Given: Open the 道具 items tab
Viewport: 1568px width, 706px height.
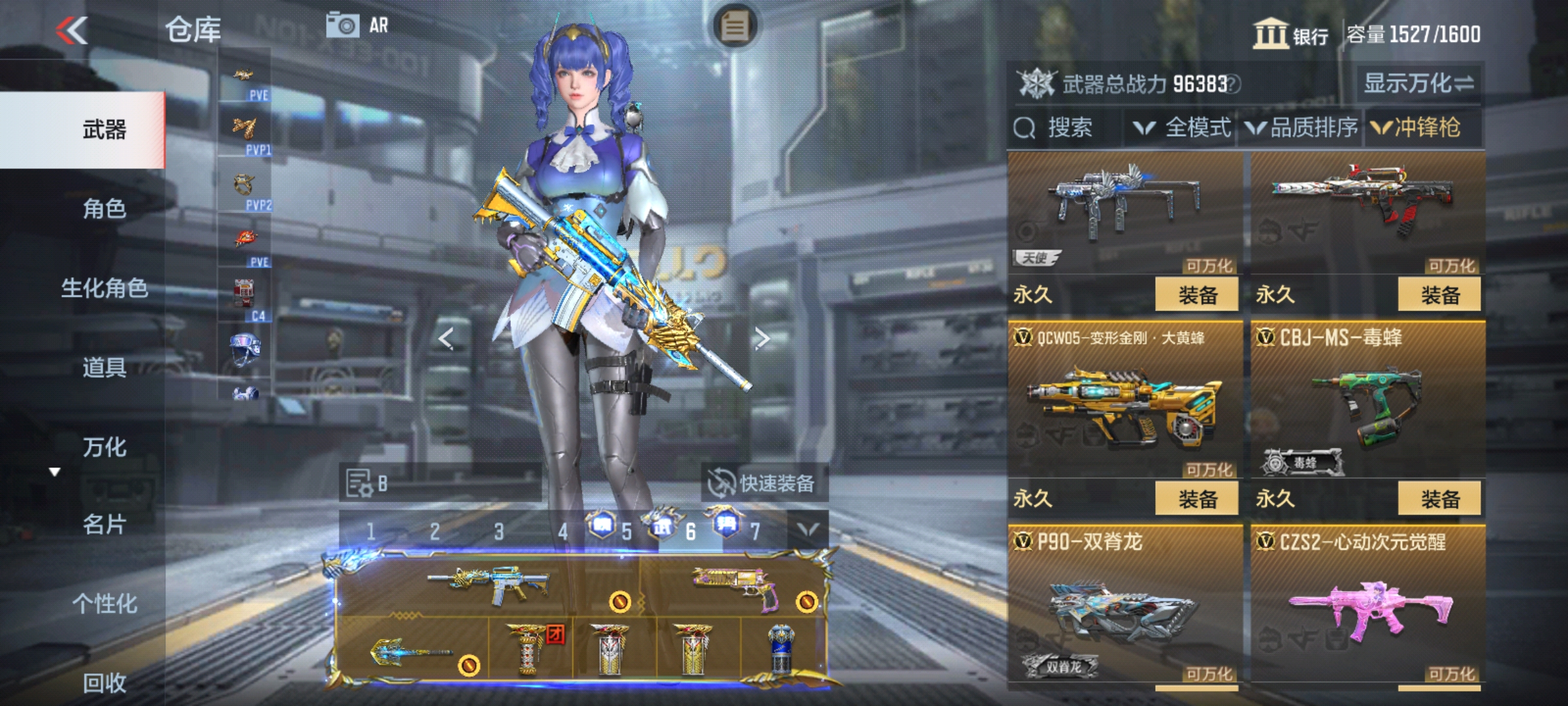Looking at the screenshot, I should pos(105,367).
